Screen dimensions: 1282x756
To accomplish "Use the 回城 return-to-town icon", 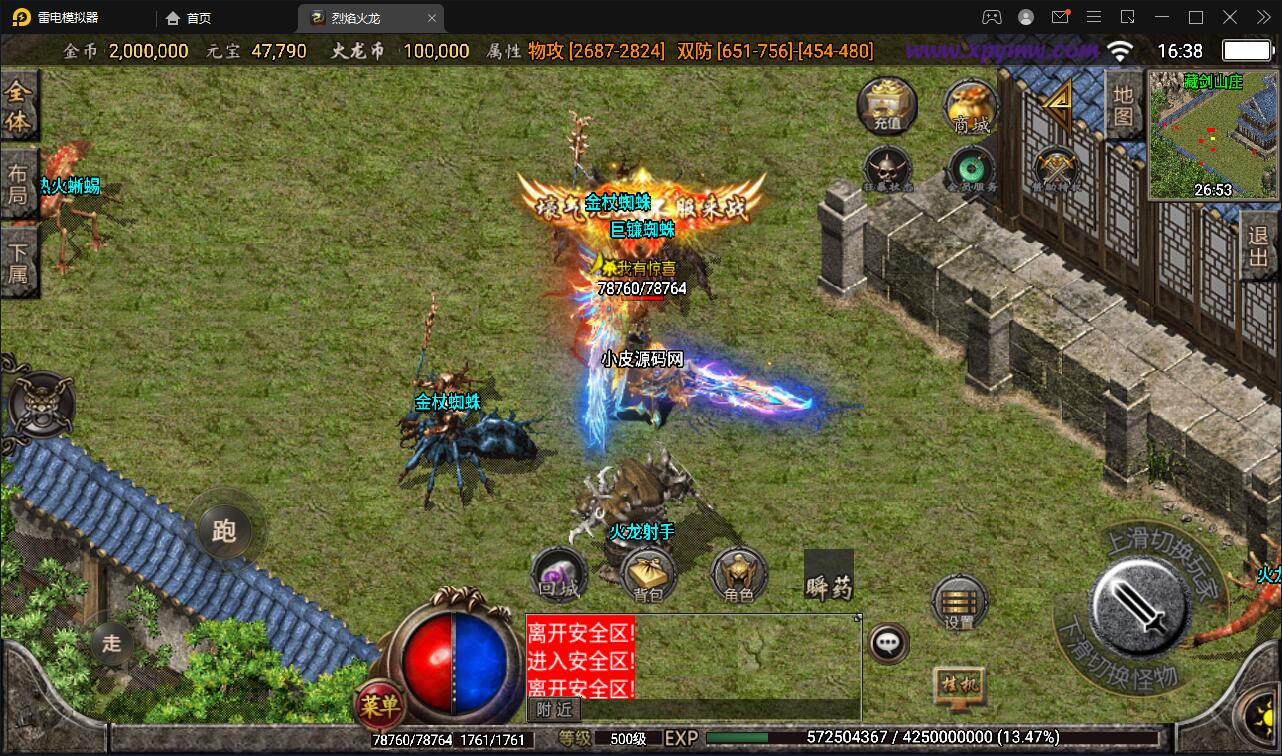I will click(x=557, y=575).
